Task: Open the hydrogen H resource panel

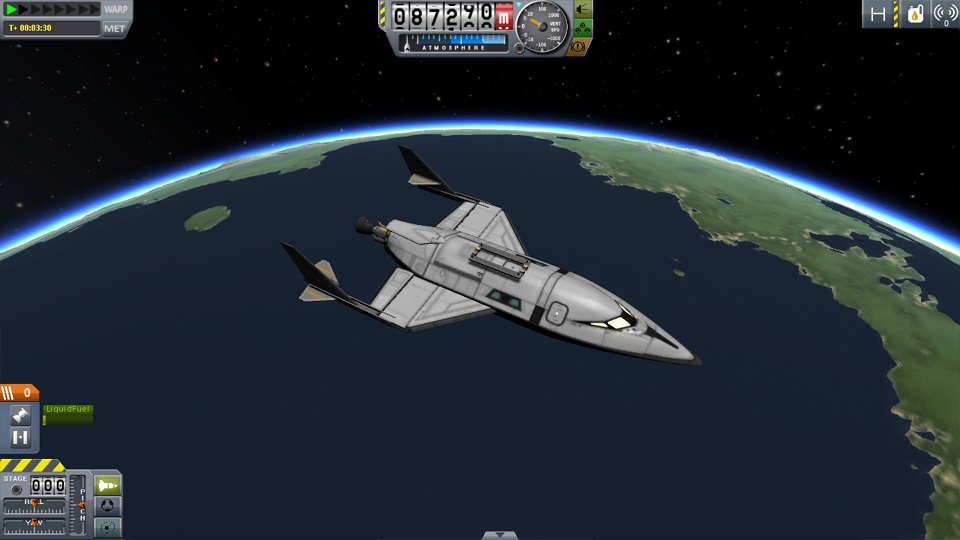Action: (x=878, y=14)
